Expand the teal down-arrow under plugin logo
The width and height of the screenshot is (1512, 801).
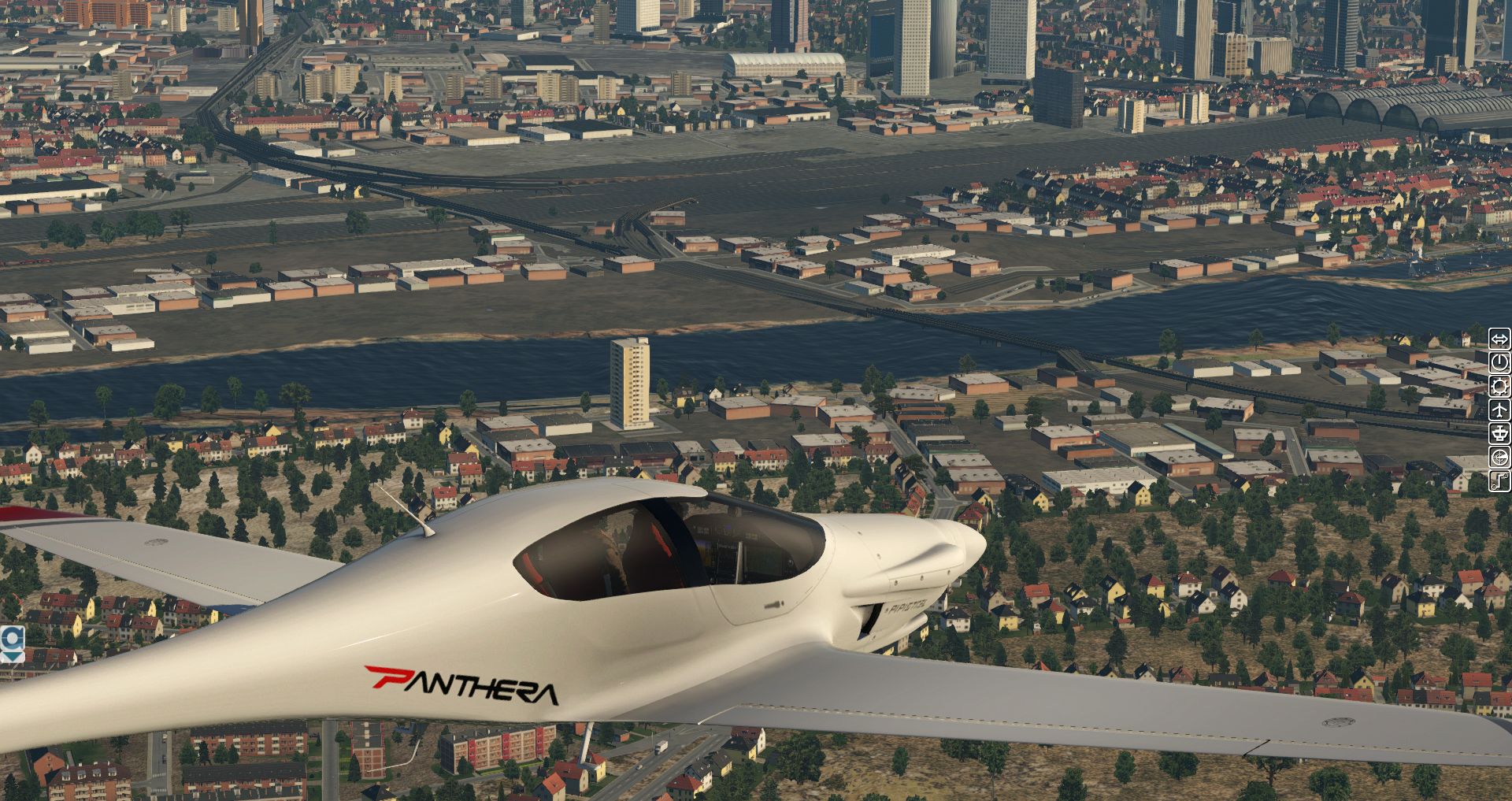12,655
